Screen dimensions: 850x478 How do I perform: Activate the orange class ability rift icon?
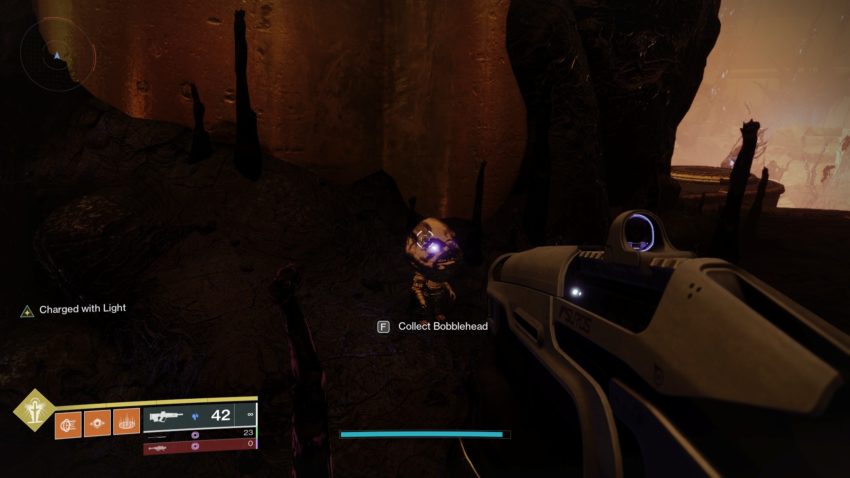125,422
